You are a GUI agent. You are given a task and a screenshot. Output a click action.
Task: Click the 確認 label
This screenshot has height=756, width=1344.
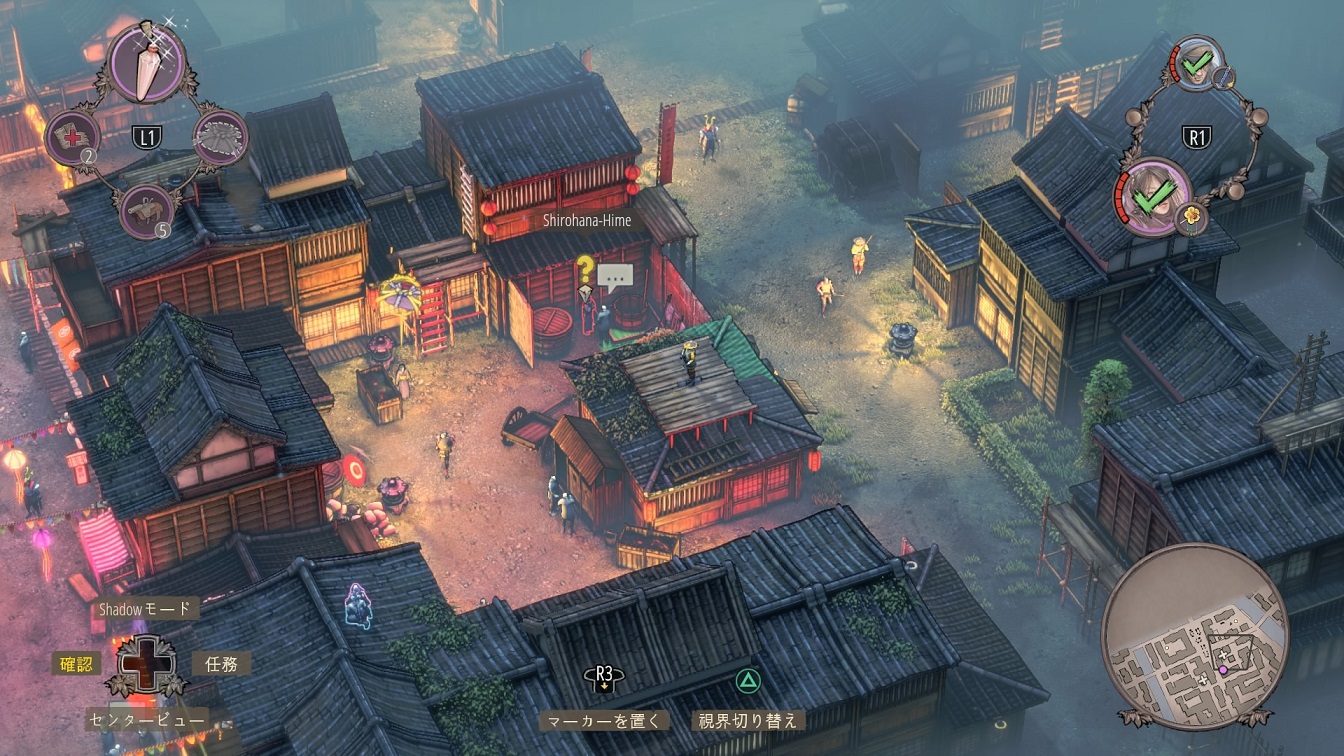(77, 663)
